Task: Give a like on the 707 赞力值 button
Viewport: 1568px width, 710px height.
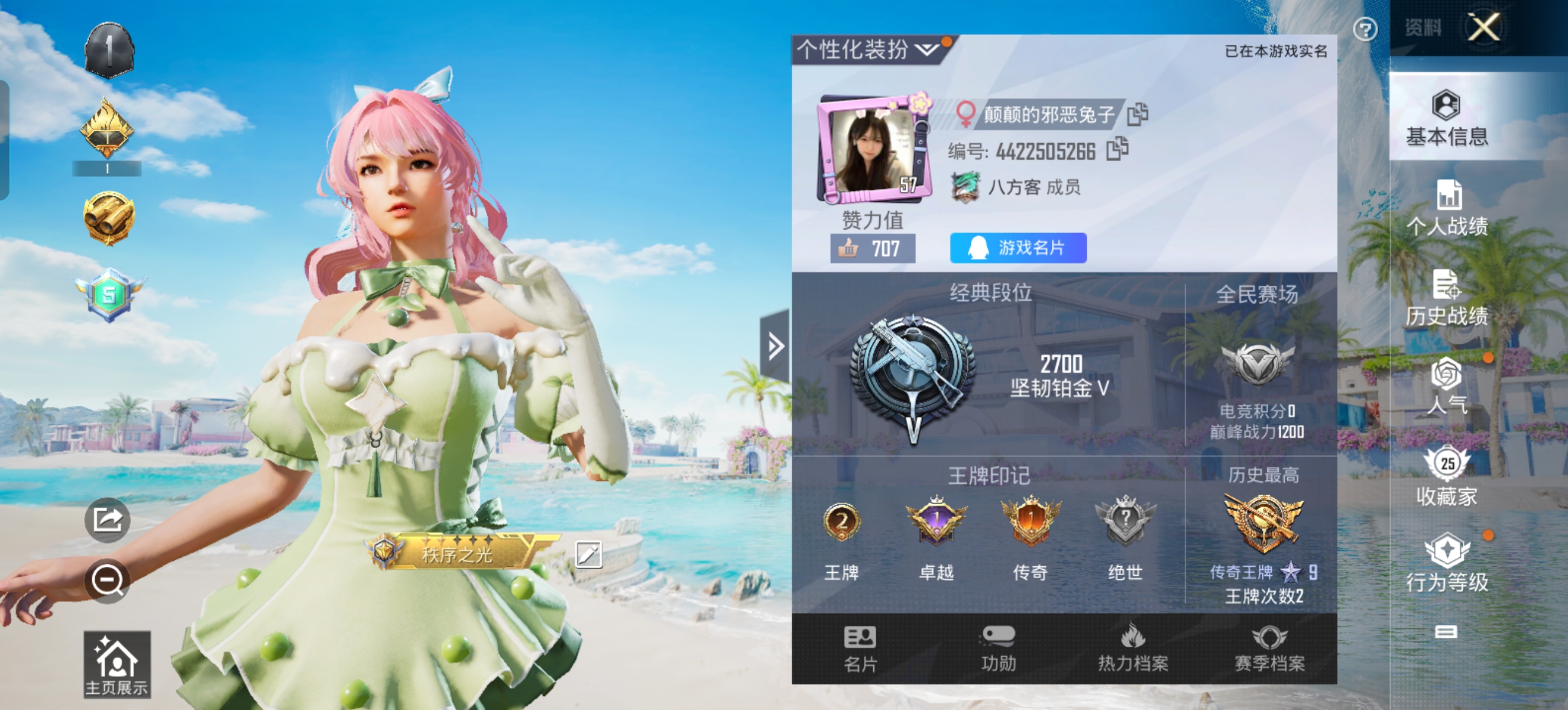Action: [872, 248]
